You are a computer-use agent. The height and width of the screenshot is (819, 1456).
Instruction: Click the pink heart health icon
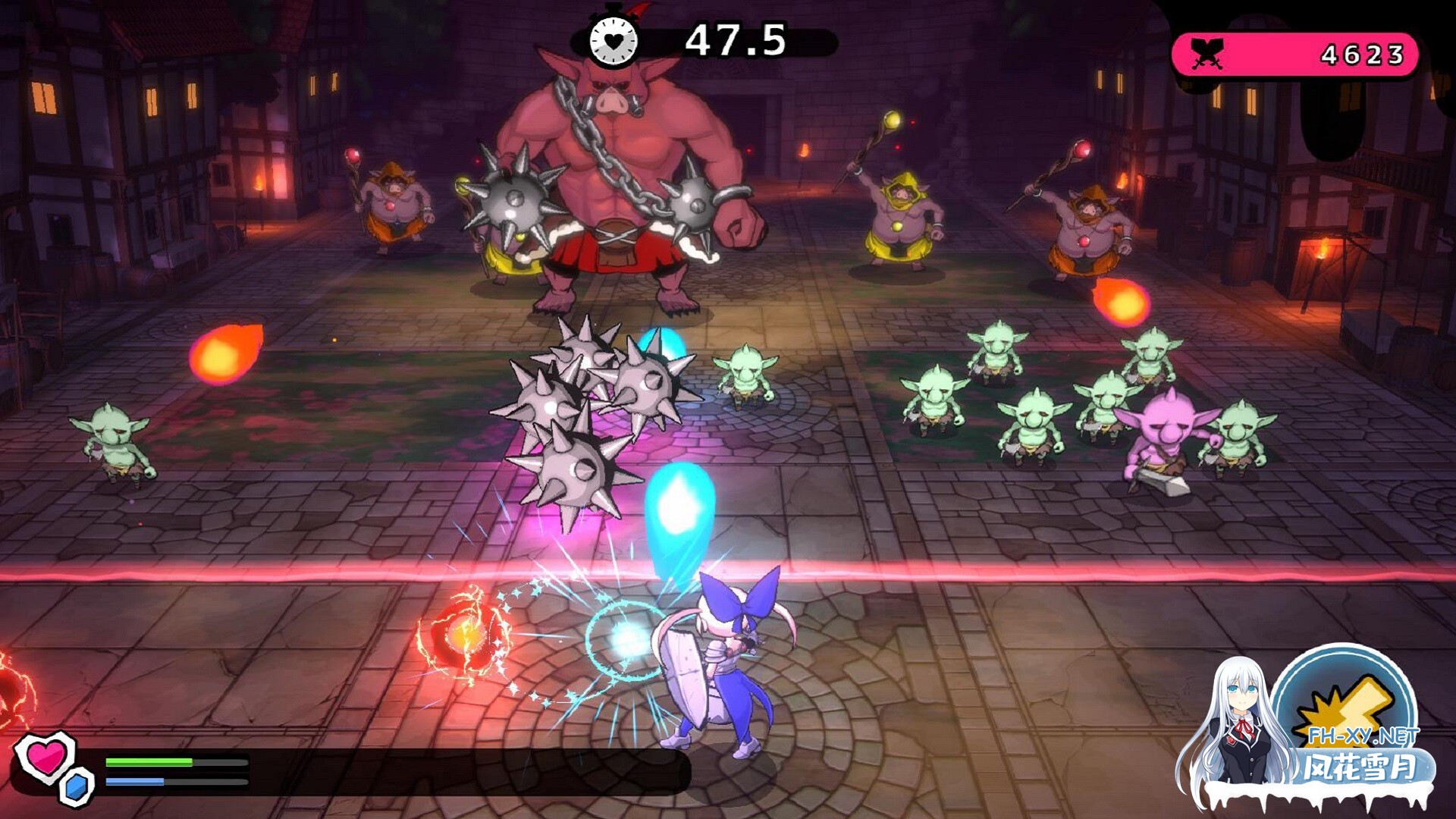click(45, 756)
